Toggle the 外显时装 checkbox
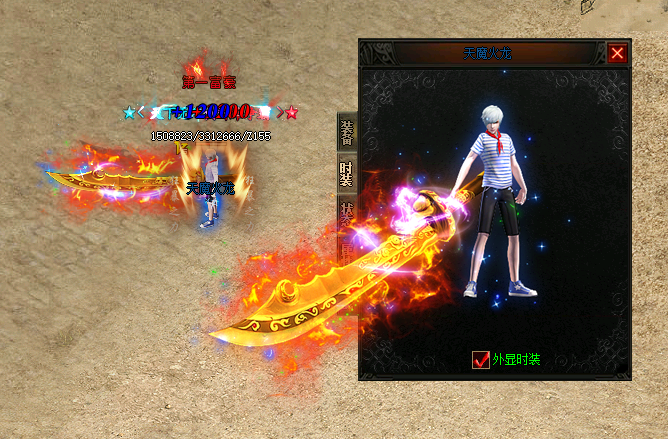The image size is (668, 439). click(481, 360)
